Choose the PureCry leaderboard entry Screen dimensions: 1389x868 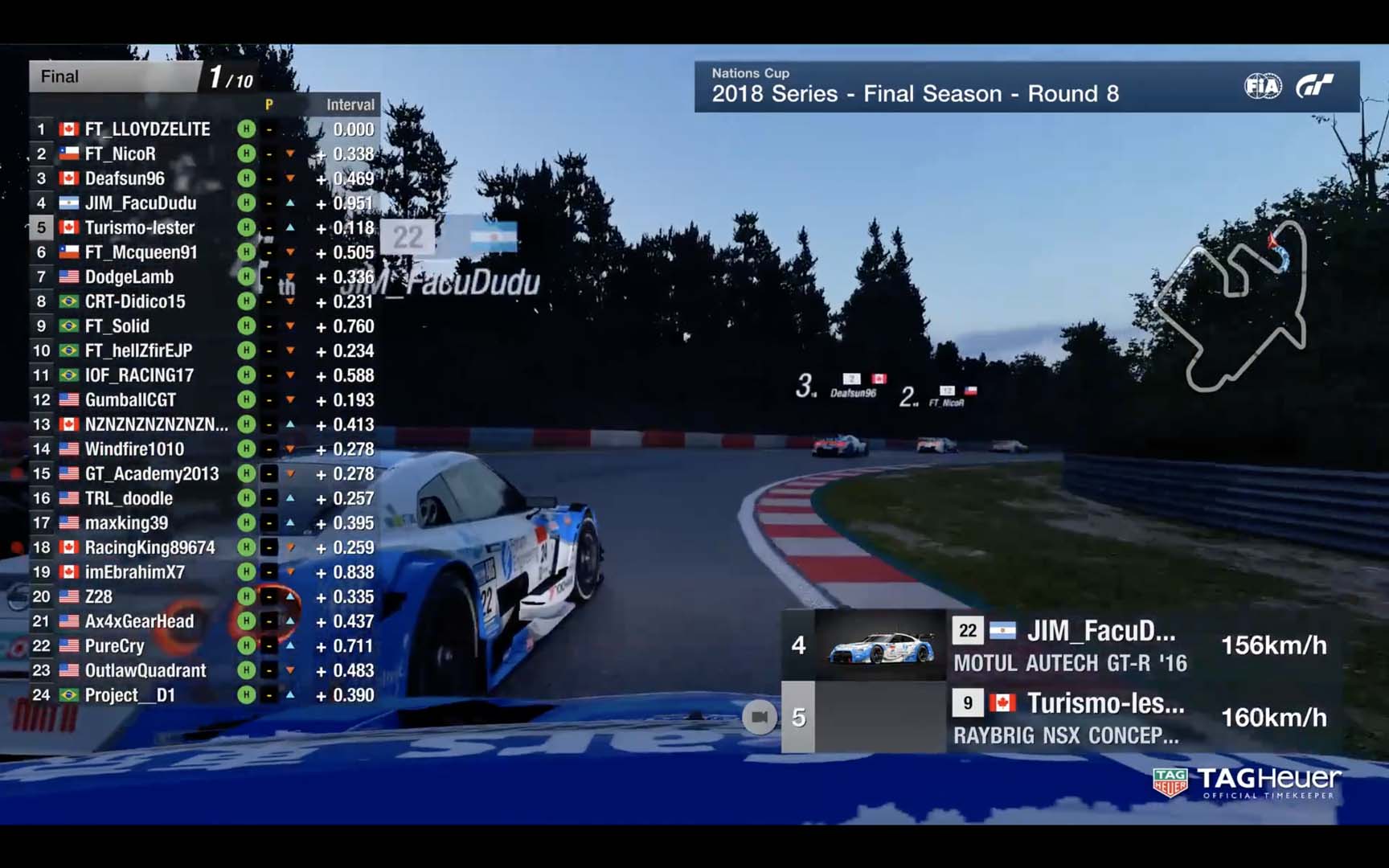click(115, 646)
